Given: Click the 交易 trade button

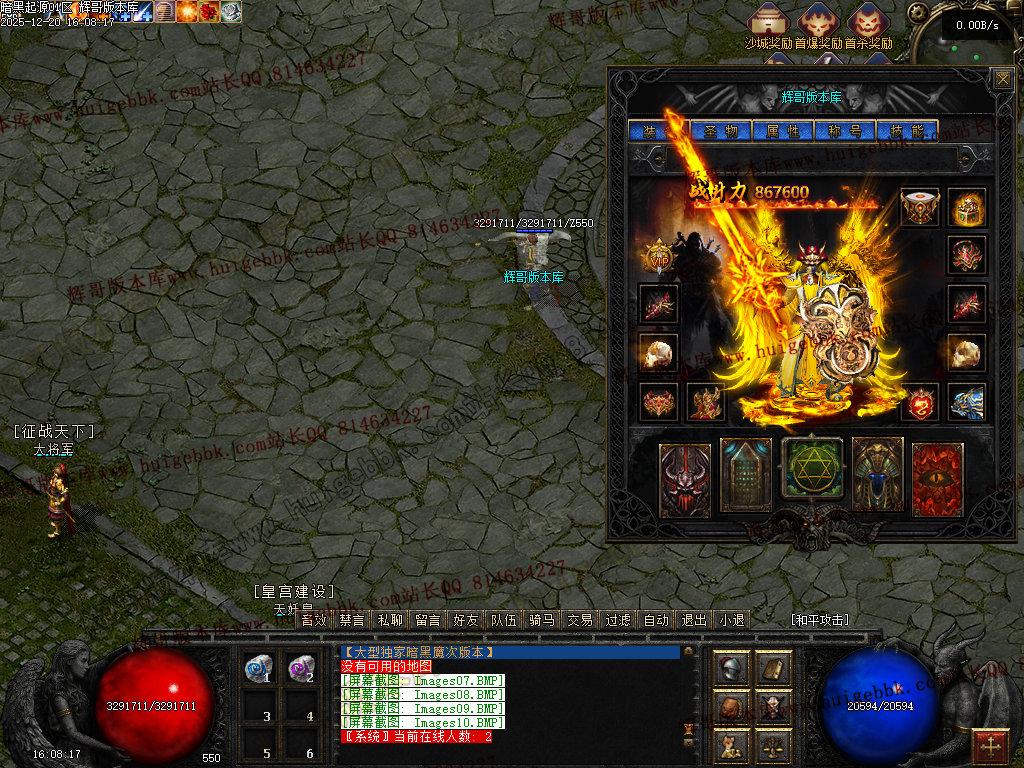Looking at the screenshot, I should click(579, 620).
